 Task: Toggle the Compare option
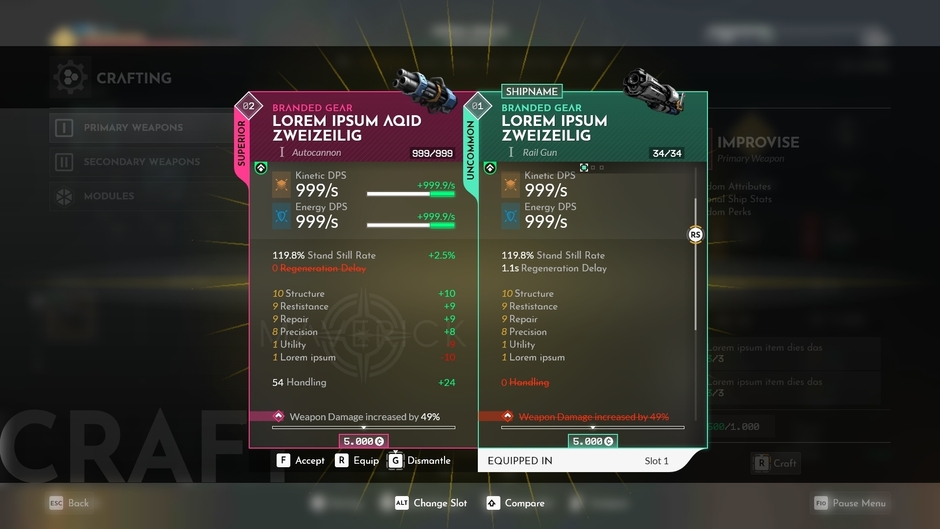[x=515, y=503]
